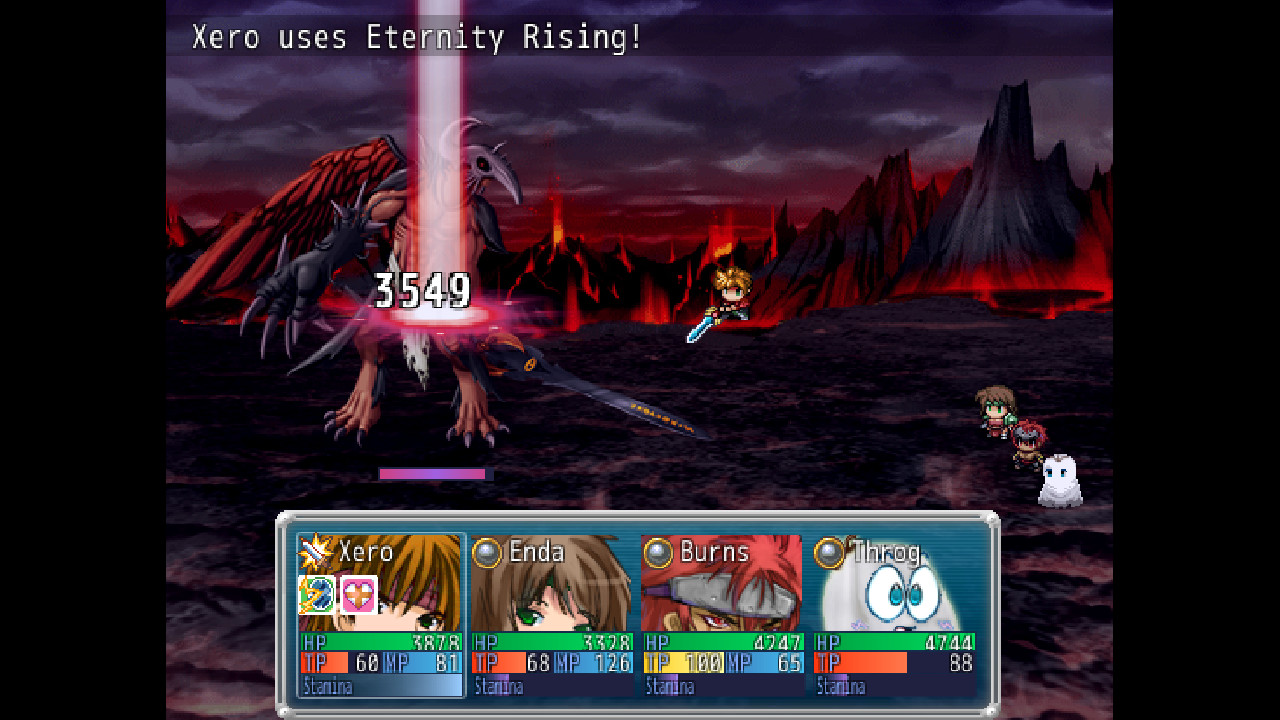Click the Eternity Rising announcement text
The image size is (1280, 720).
click(418, 38)
